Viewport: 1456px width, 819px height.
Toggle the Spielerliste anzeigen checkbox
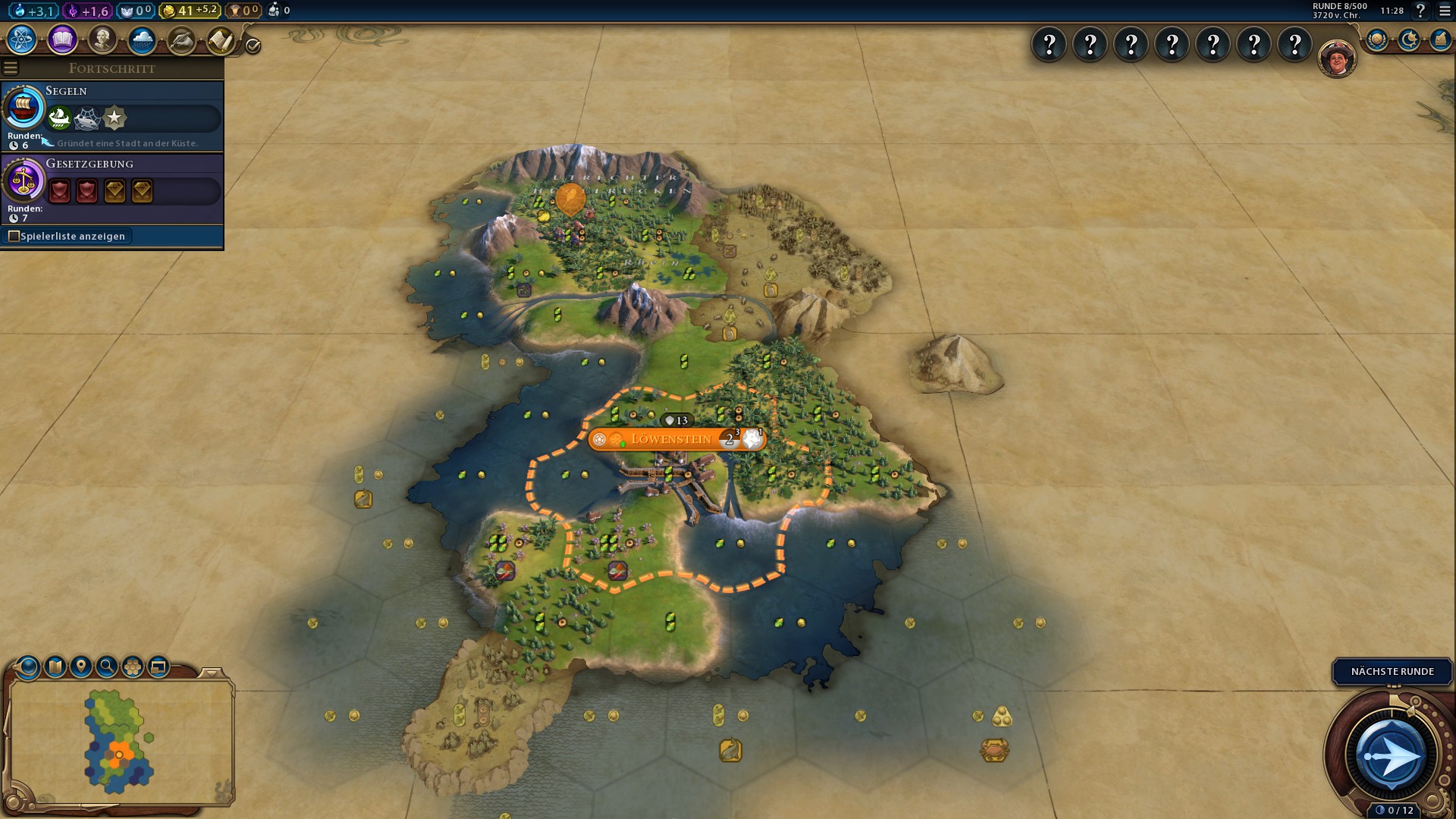[x=14, y=237]
